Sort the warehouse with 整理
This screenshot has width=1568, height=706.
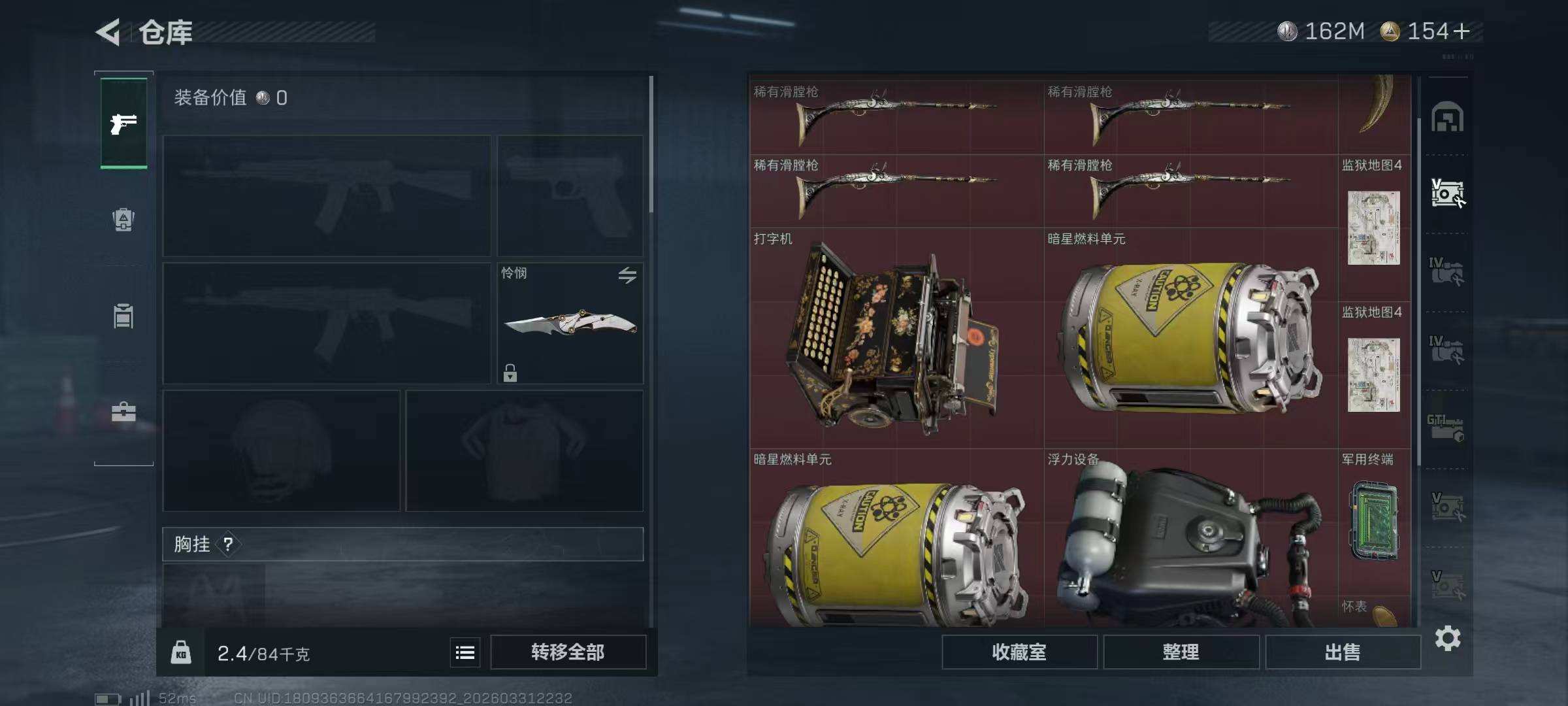click(1181, 652)
